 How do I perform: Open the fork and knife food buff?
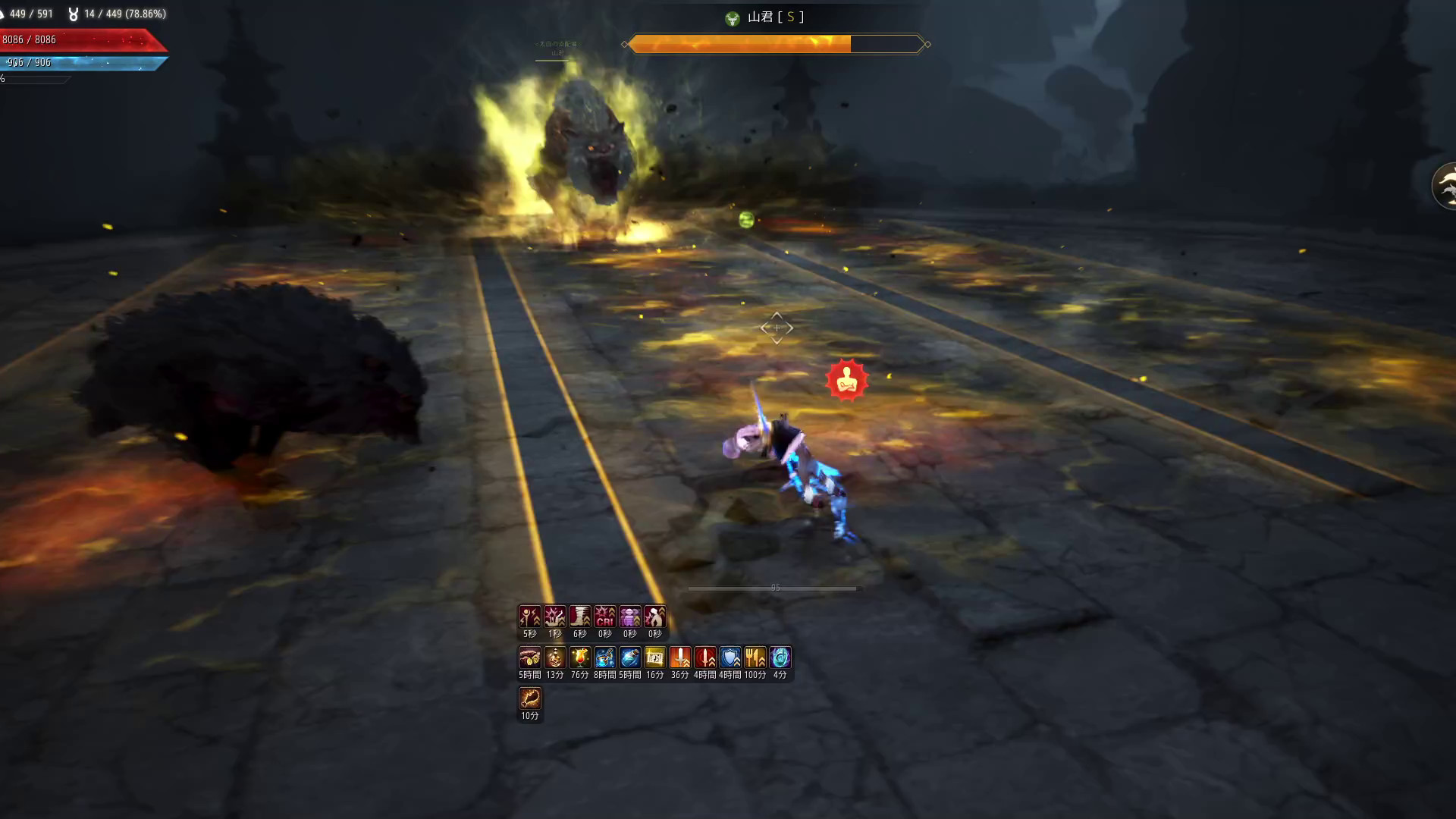point(755,657)
